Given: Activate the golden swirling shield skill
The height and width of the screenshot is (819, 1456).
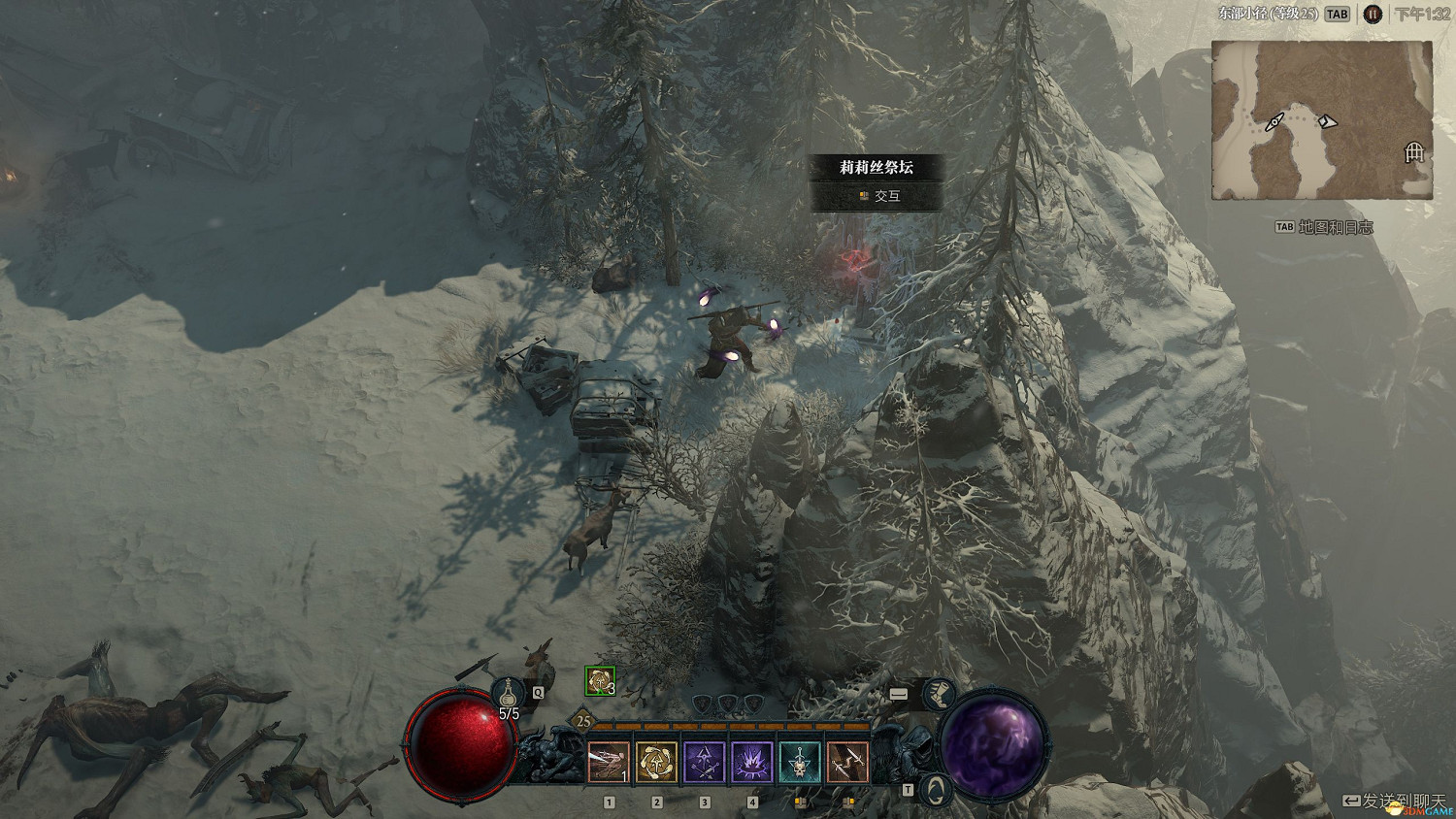Looking at the screenshot, I should pos(656,762).
